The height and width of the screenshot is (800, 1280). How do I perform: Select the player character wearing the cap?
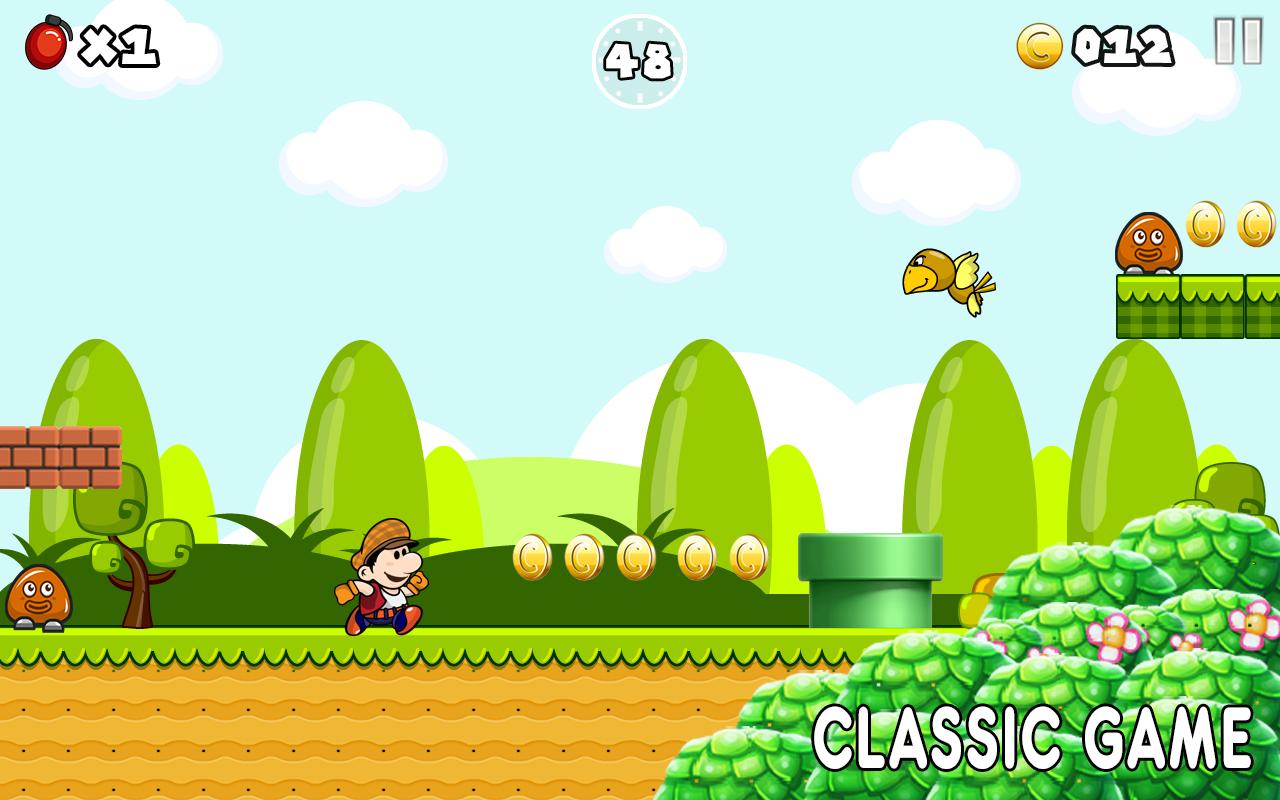tap(383, 585)
